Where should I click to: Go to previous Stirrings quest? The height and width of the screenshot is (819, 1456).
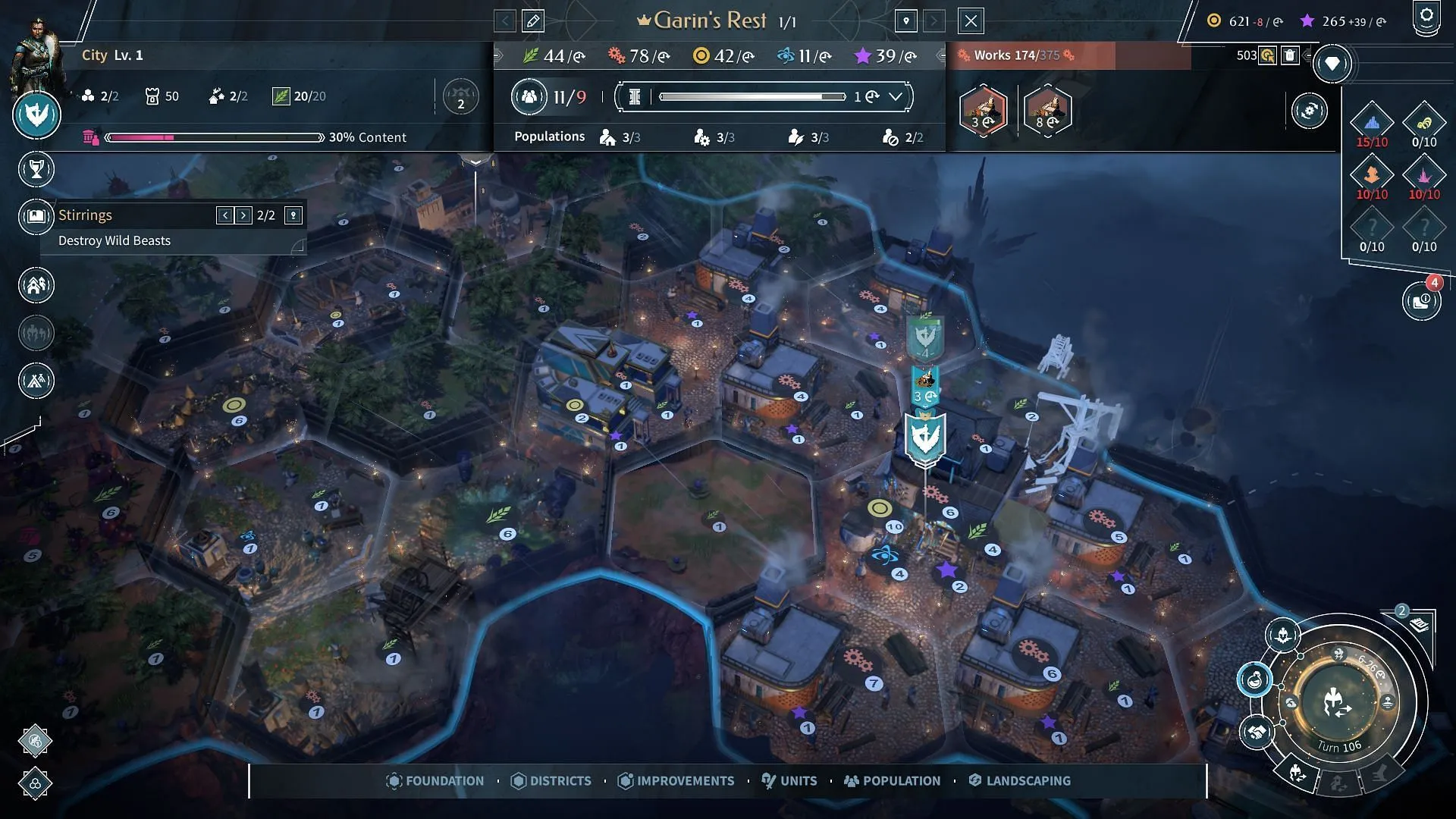[x=224, y=215]
